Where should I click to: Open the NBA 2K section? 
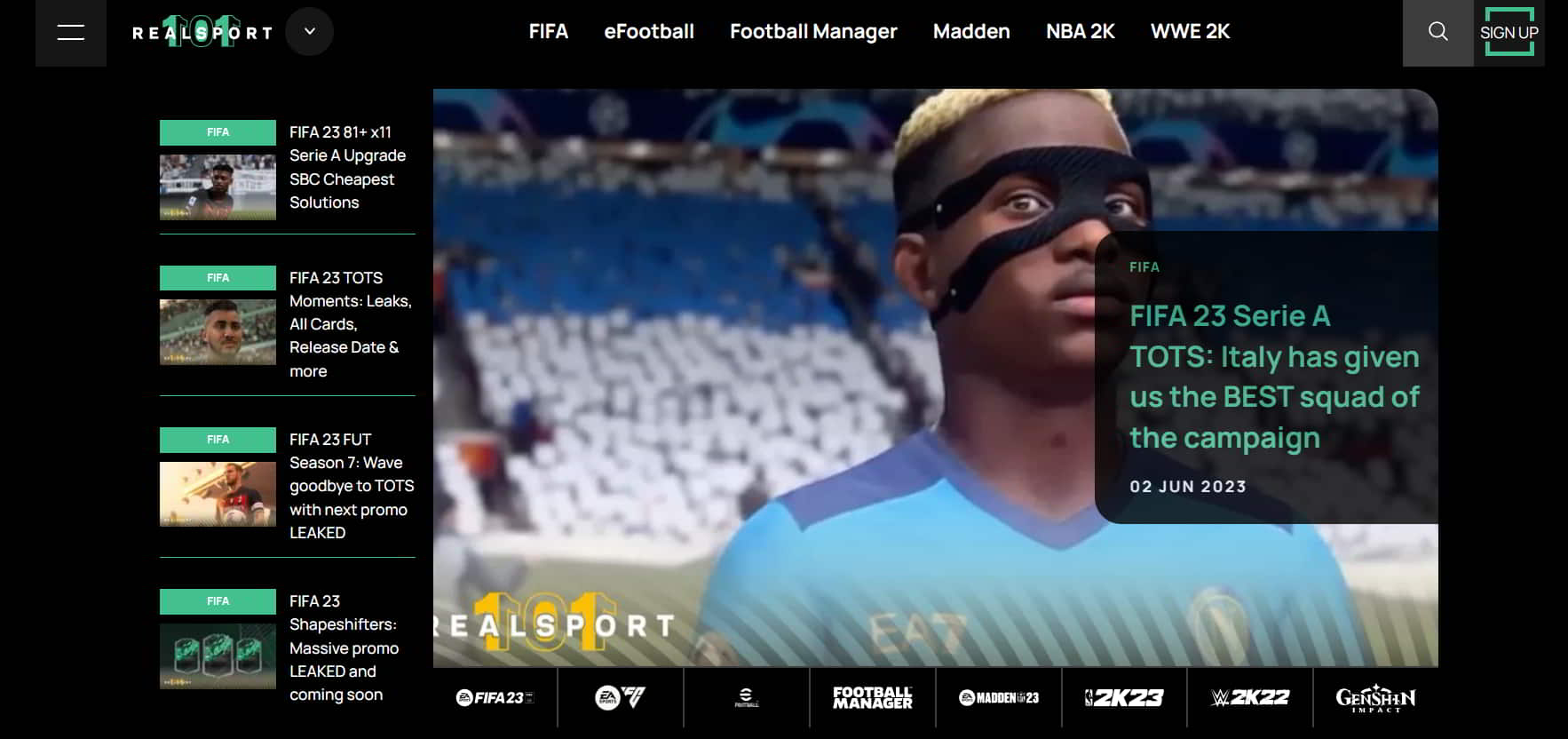1080,32
